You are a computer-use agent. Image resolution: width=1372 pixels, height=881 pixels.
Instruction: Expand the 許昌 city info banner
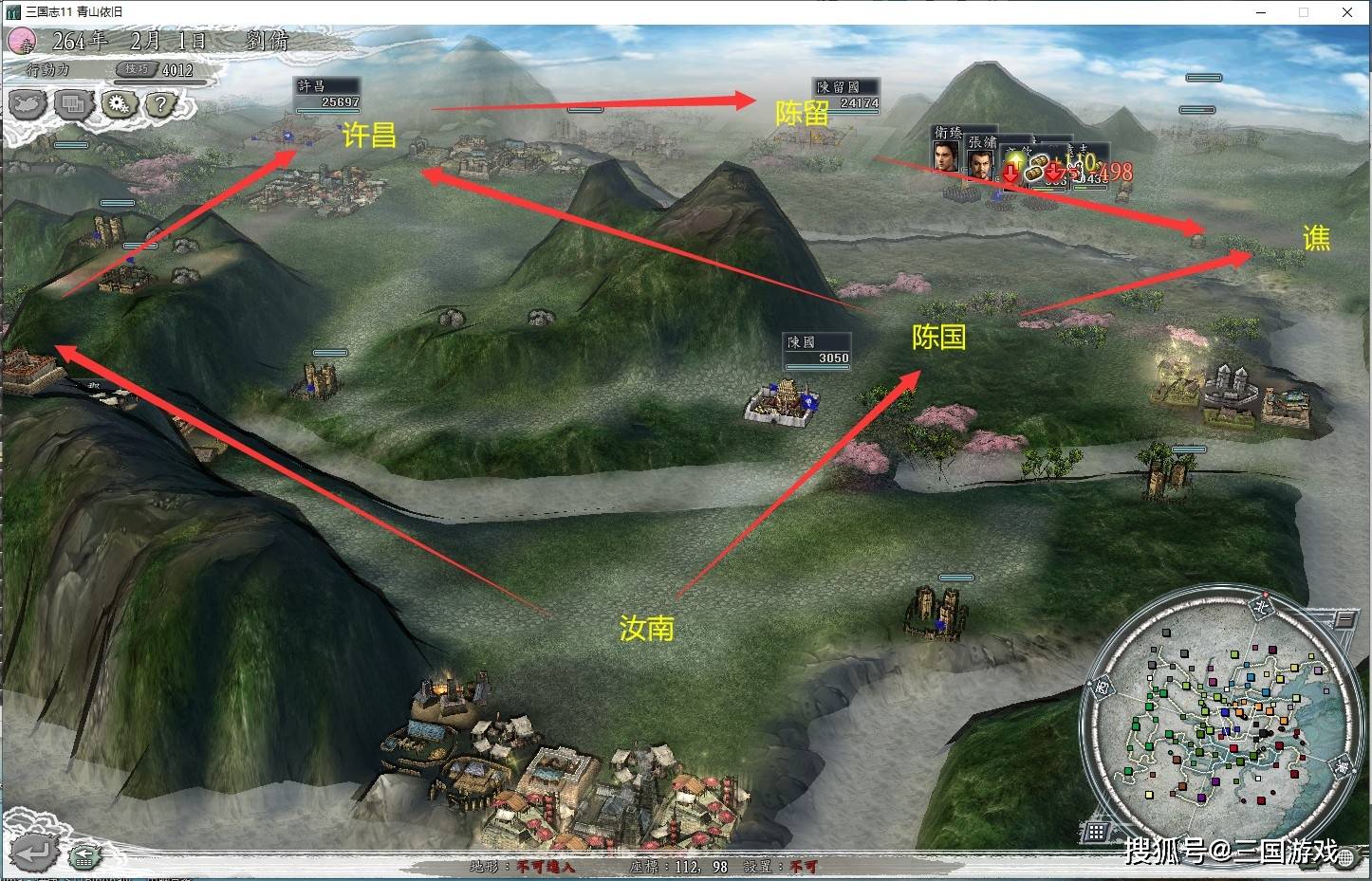tap(326, 84)
